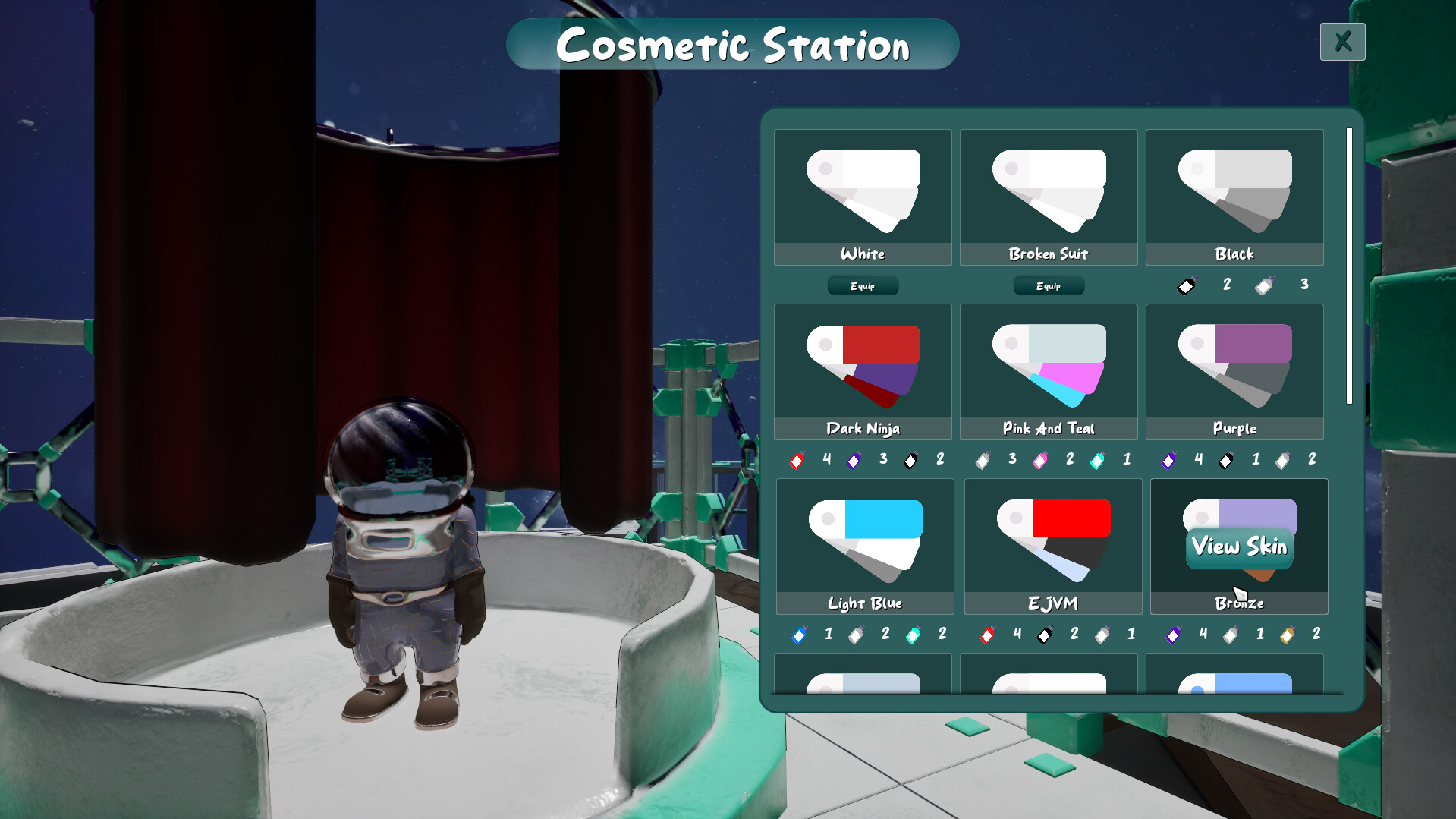
Task: Select the blue paint bottle under Light Blue
Action: [799, 635]
